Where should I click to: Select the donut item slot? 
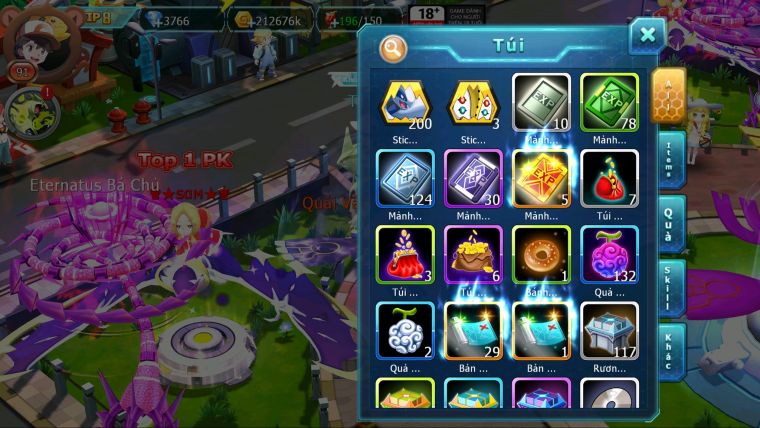[x=541, y=255]
